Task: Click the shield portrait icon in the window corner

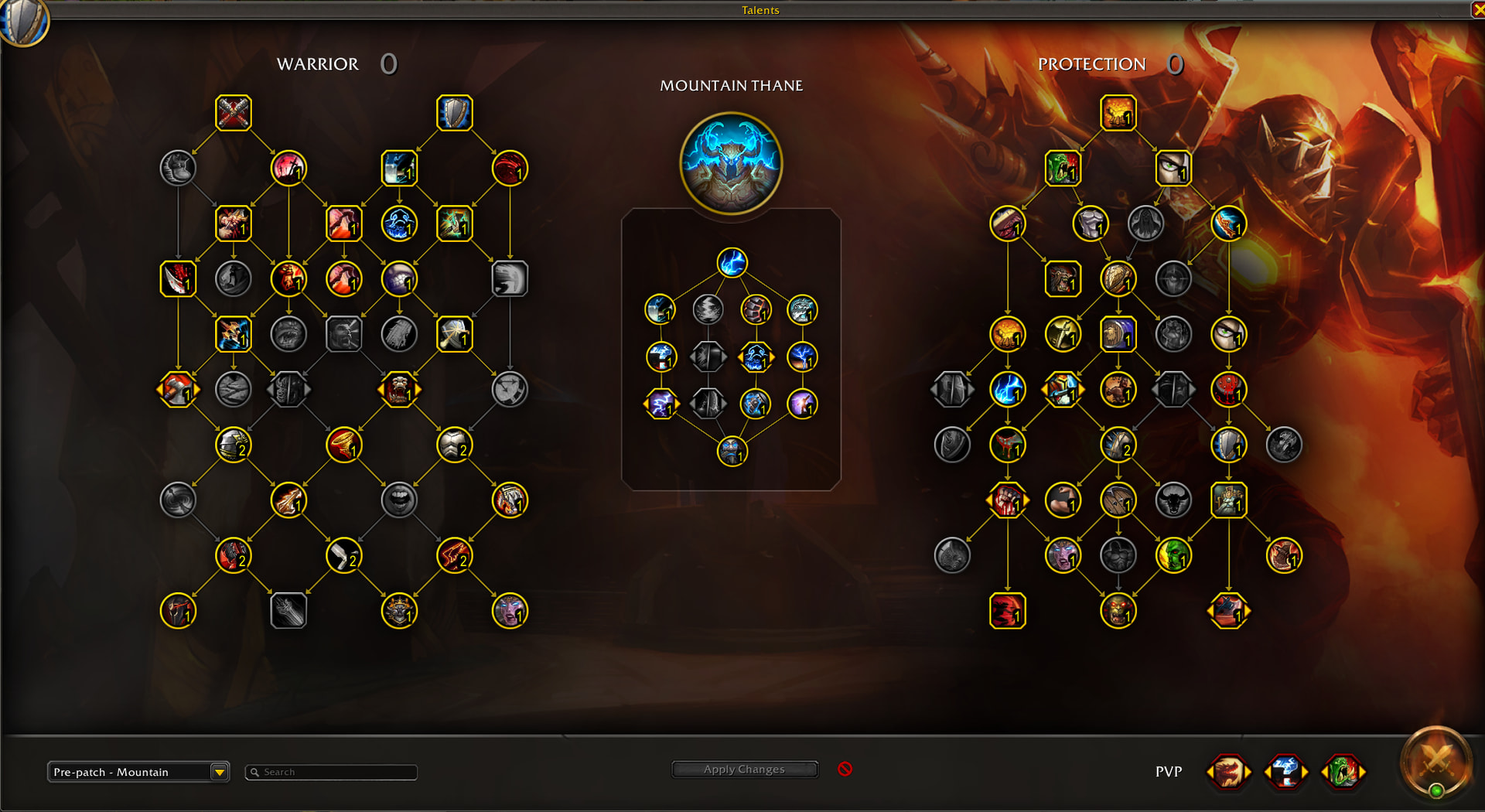Action: tap(23, 22)
